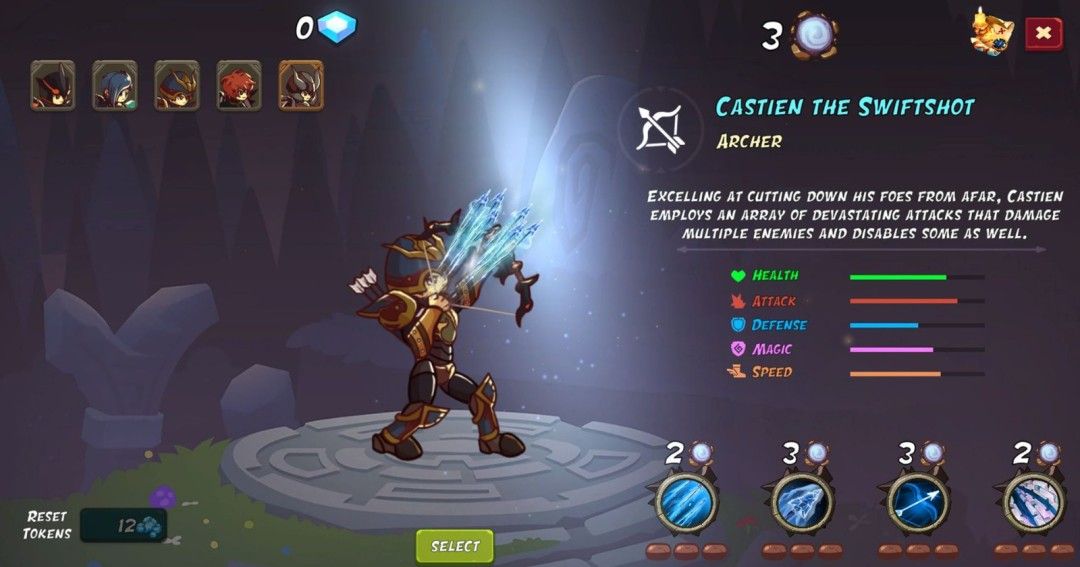Choose the blue-hooded hero portrait
This screenshot has width=1080, height=567.
click(x=115, y=85)
